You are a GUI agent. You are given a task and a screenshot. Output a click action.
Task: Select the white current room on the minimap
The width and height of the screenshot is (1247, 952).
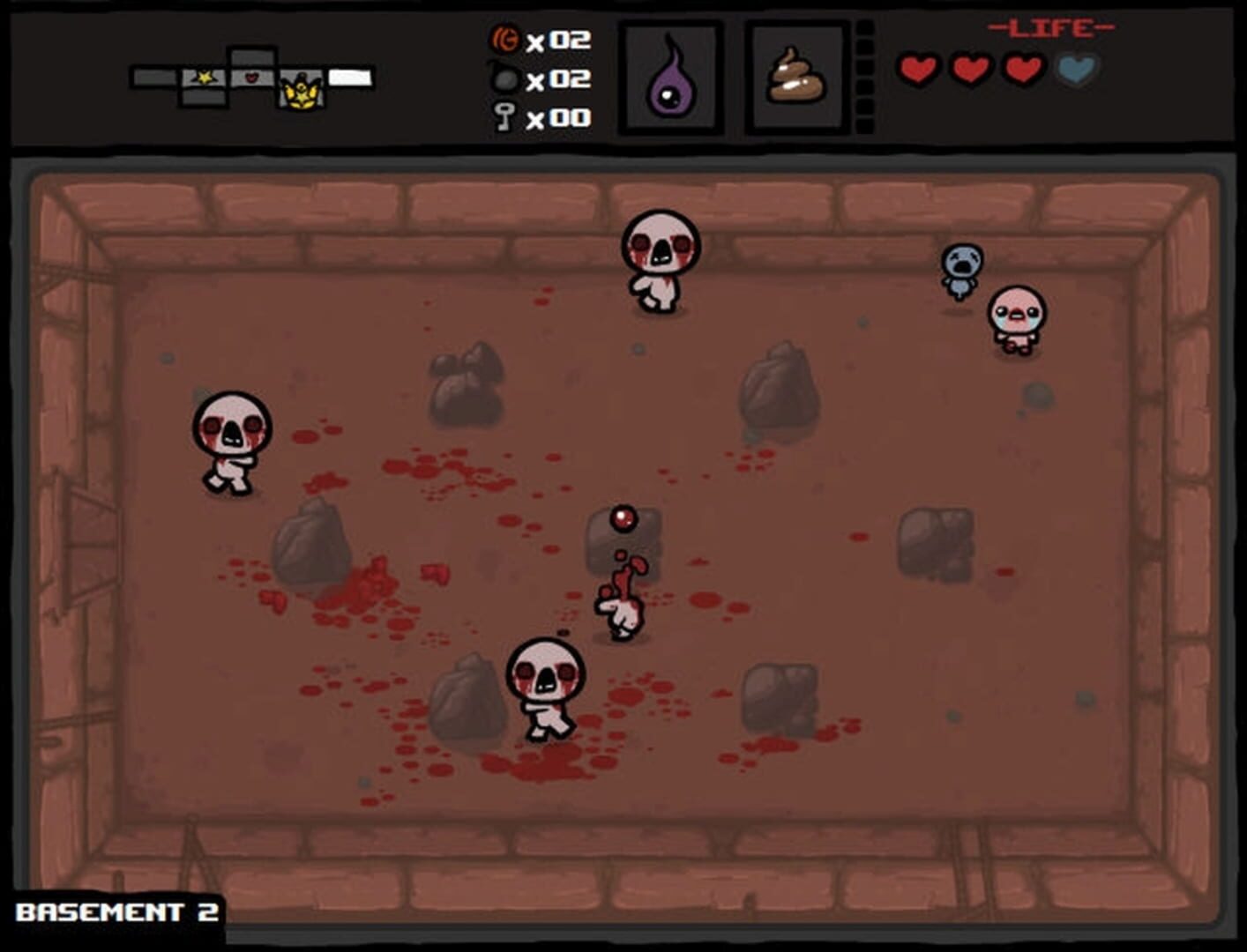point(350,78)
